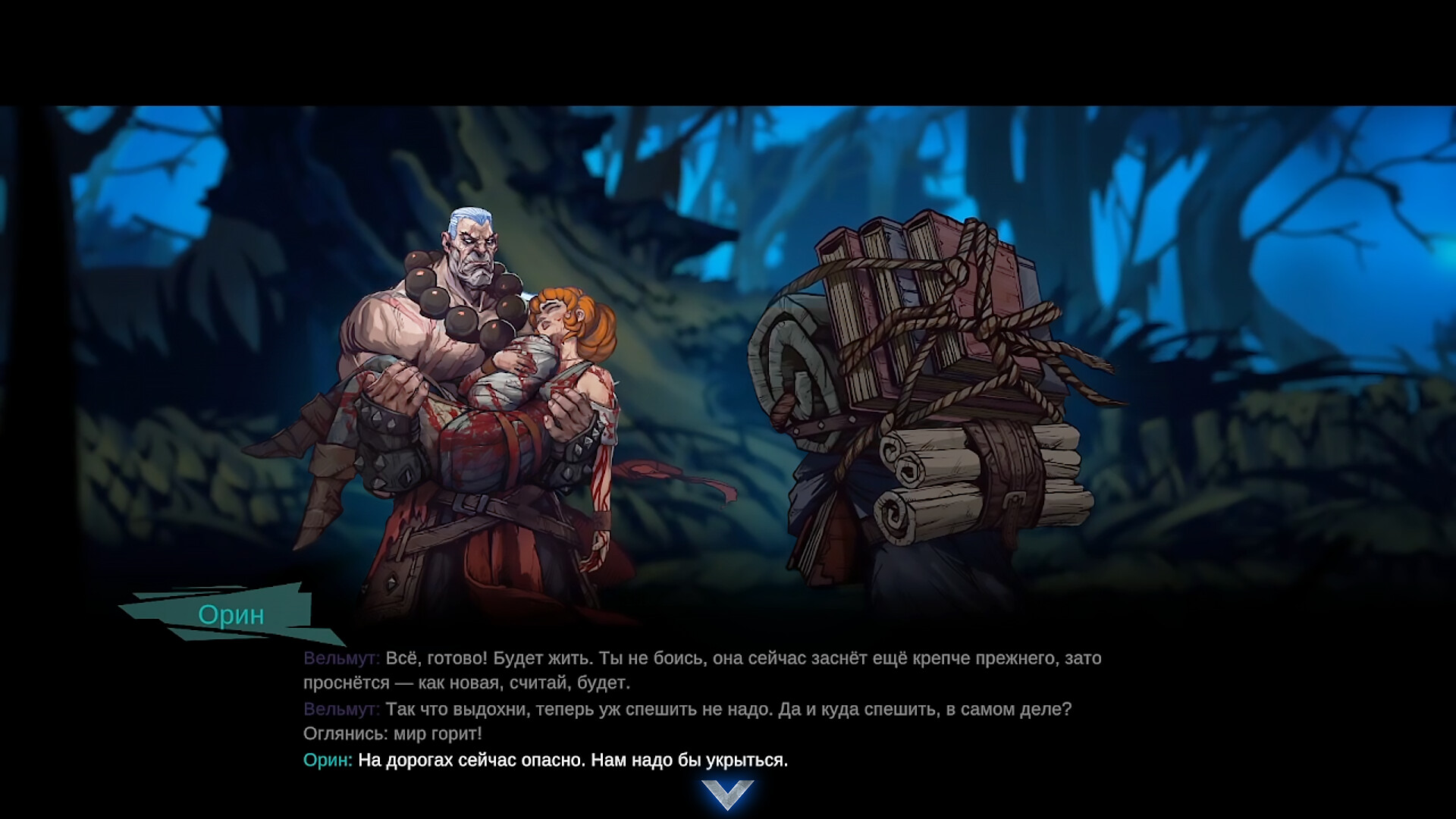Click the glowing chevron to advance dialogue
Image resolution: width=1456 pixels, height=819 pixels.
click(x=728, y=793)
